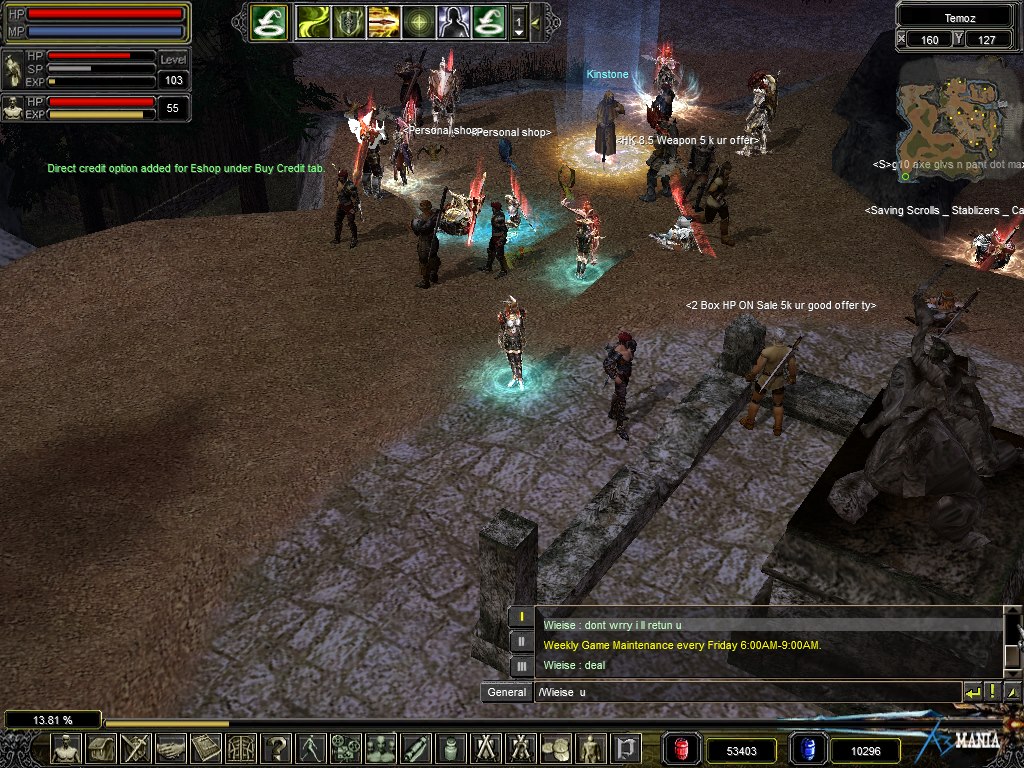Collapse the skill bar with the arrow
Image resolution: width=1024 pixels, height=768 pixels.
click(536, 21)
